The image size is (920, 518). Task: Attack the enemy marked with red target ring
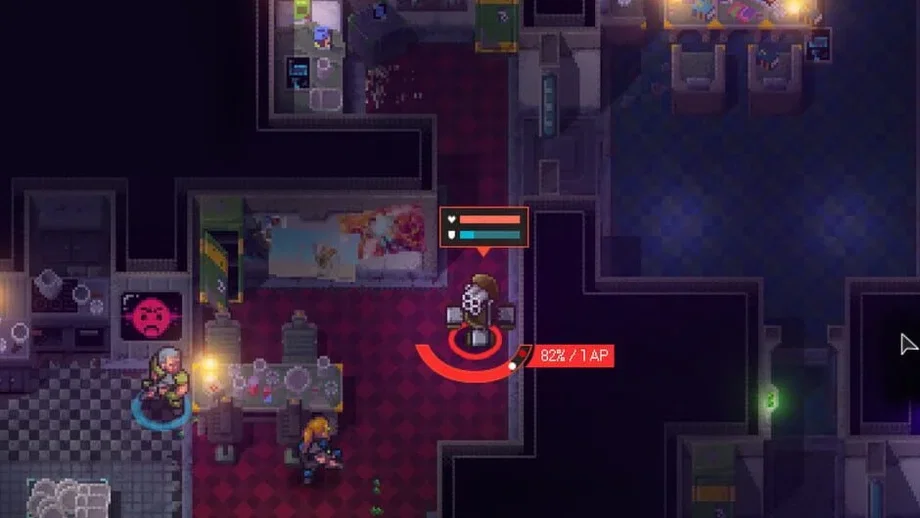[x=478, y=312]
